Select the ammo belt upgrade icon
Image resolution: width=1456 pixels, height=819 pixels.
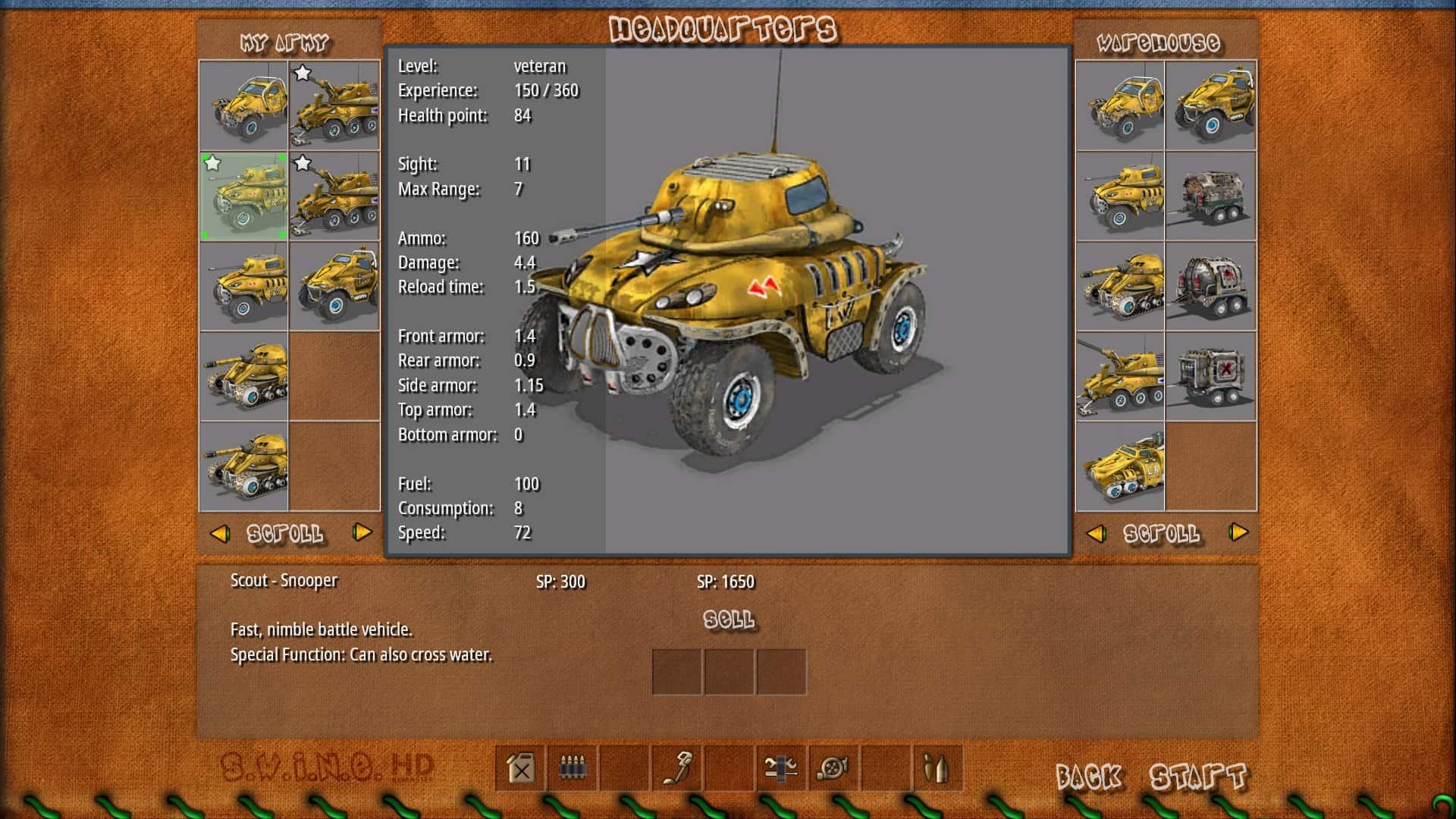pos(573,769)
